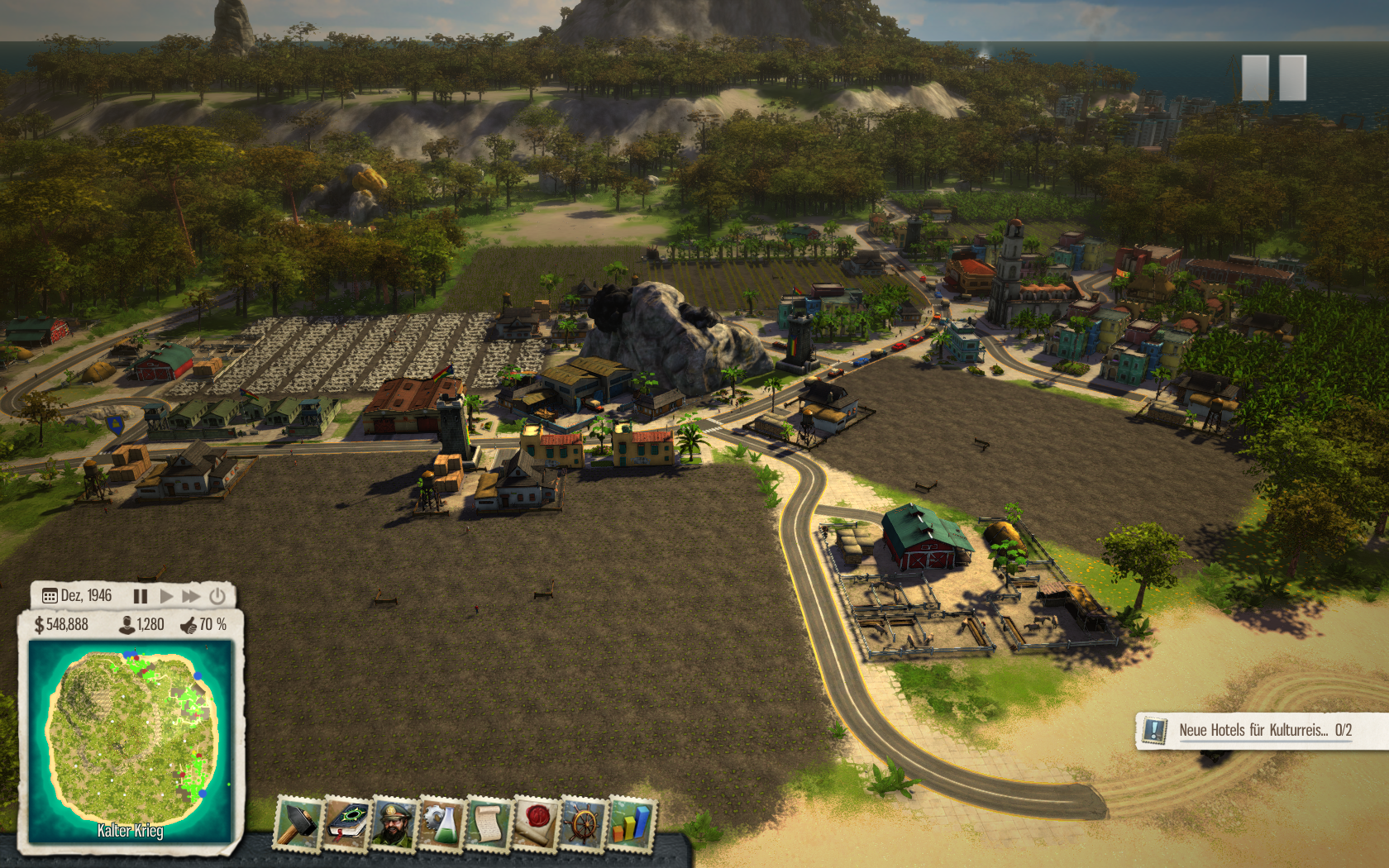Open the ship's wheel trade stamp
This screenshot has width=1389, height=868.
[x=584, y=823]
